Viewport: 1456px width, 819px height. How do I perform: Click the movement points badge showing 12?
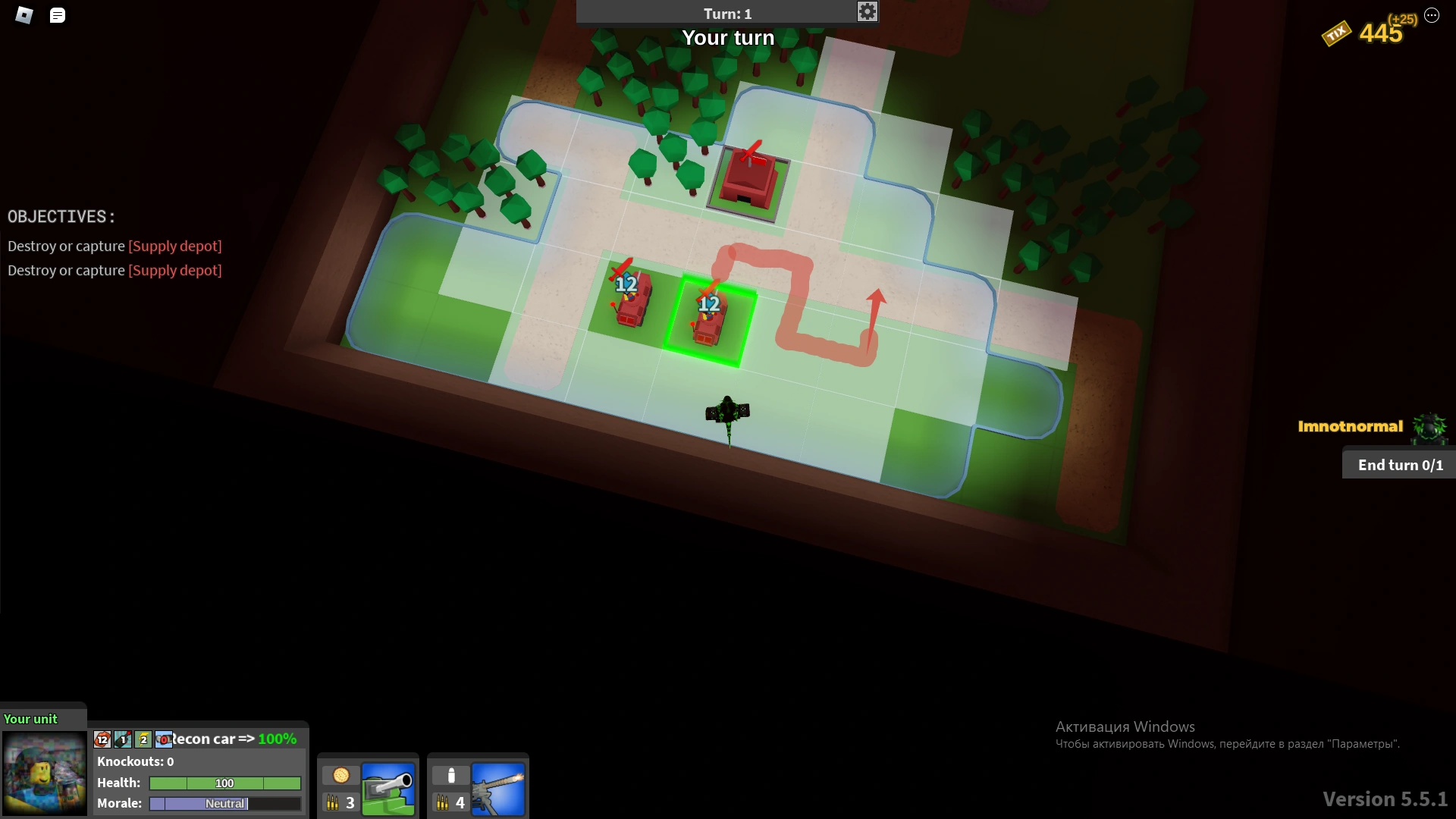tap(102, 739)
